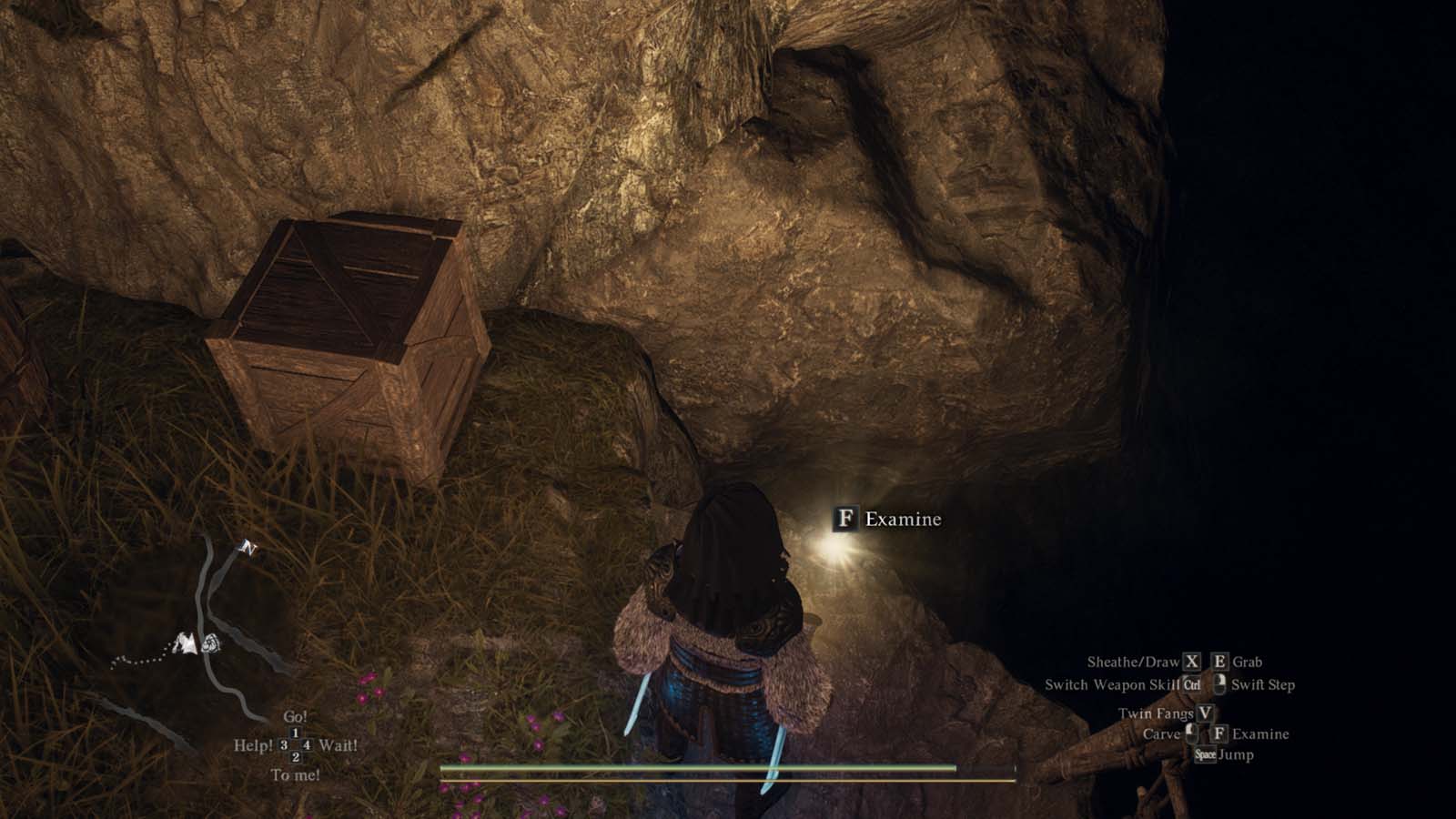Click the E key icon next to Grab
Image resolution: width=1456 pixels, height=819 pixels.
click(x=1219, y=662)
